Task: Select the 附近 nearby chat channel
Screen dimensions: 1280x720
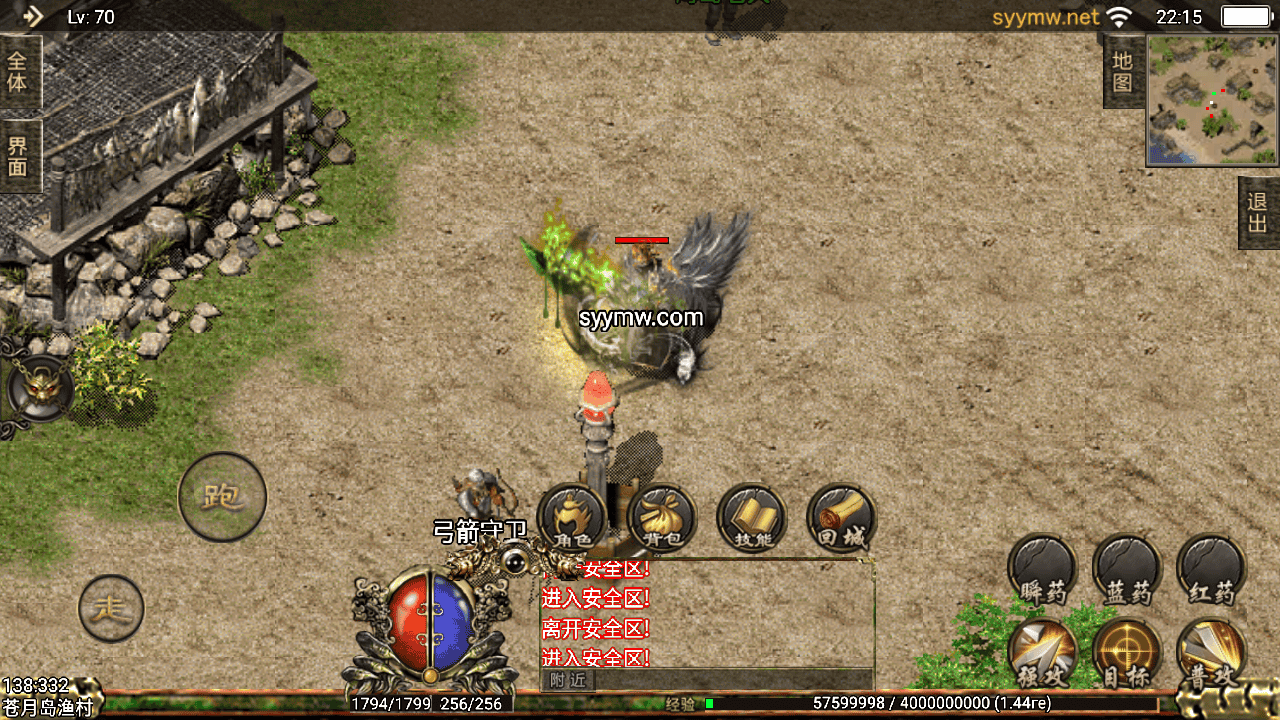Action: coord(567,680)
